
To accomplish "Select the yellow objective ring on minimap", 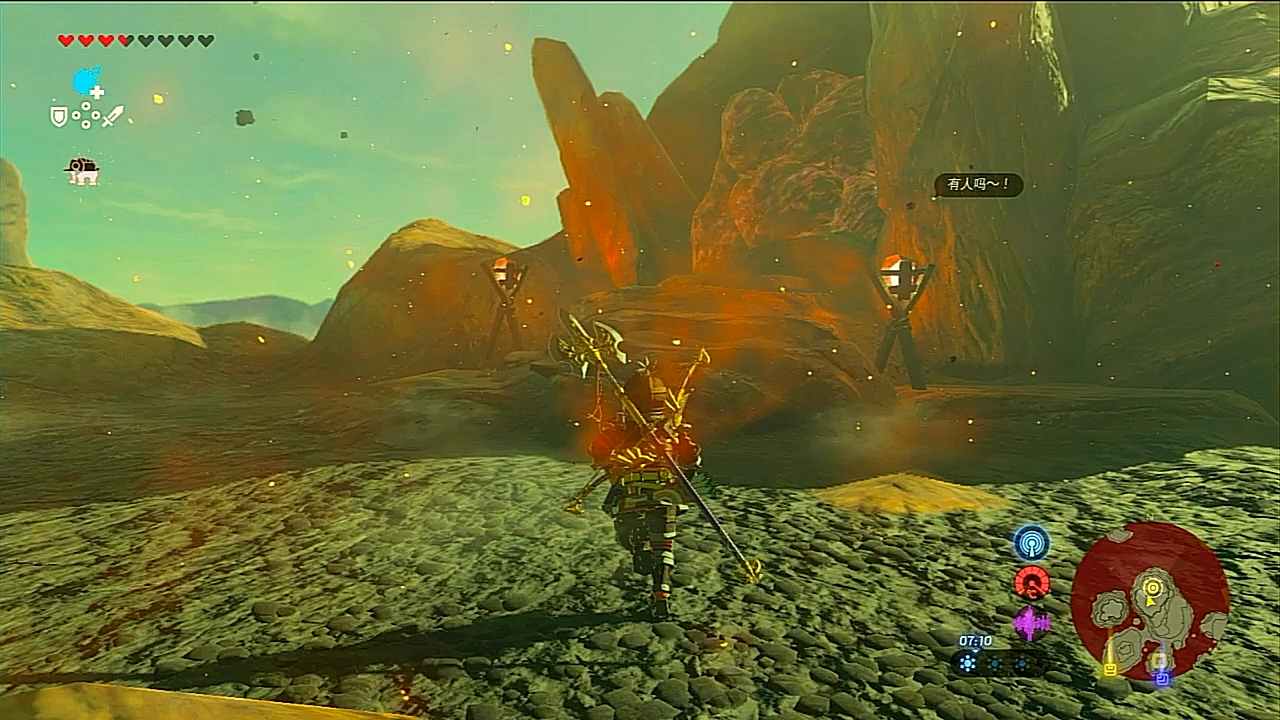I will coord(1152,586).
